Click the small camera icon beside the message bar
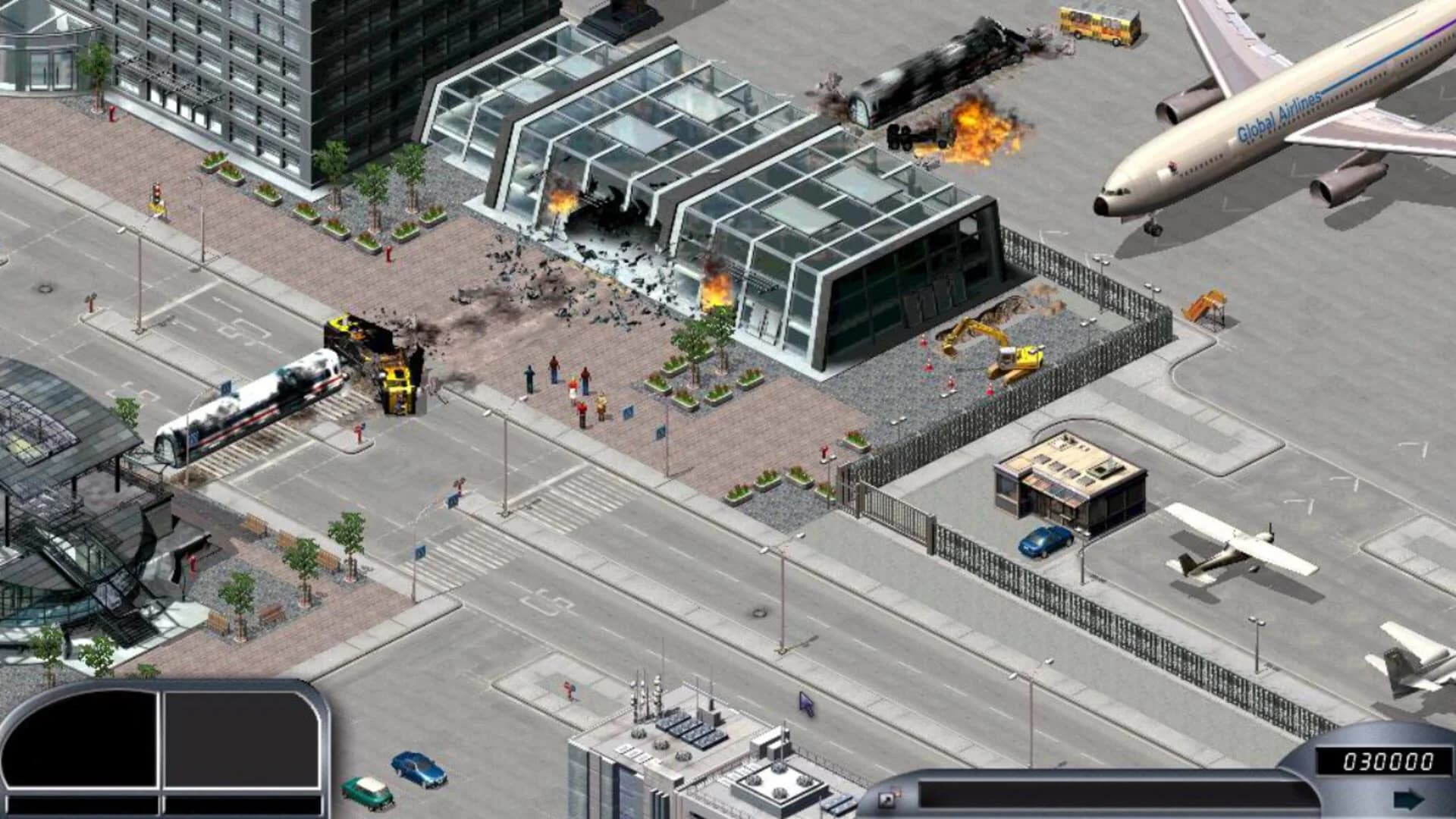Screen dimensions: 1456x819 886,798
